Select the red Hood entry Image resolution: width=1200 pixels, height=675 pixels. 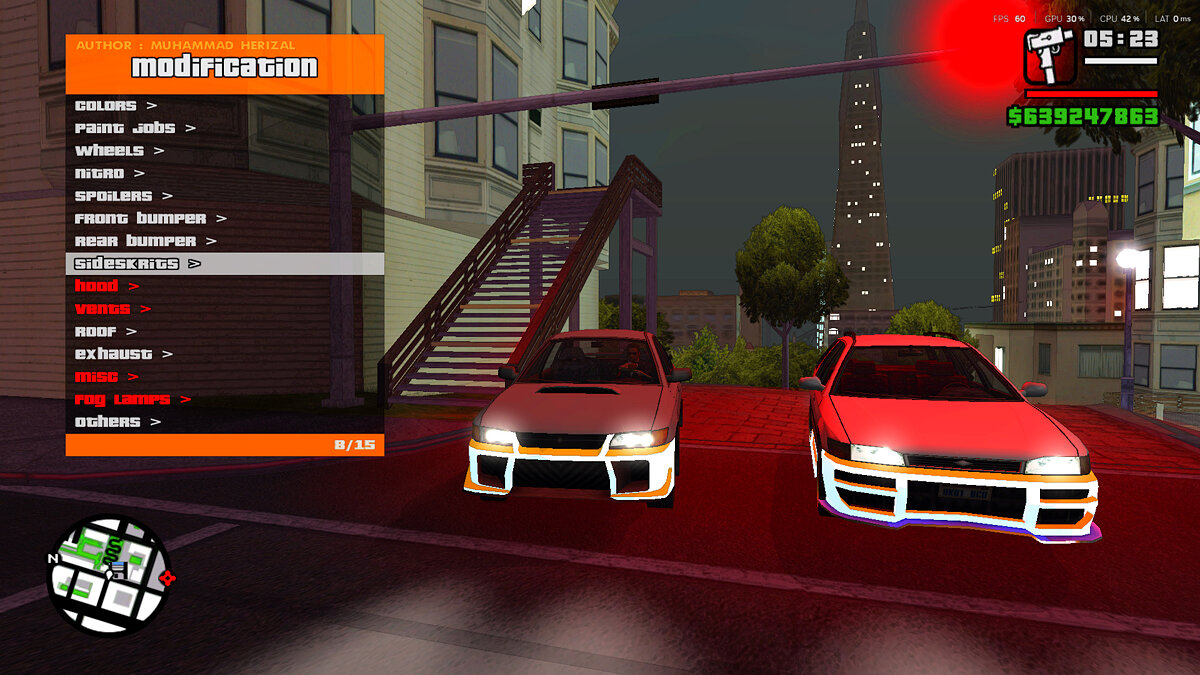(107, 286)
